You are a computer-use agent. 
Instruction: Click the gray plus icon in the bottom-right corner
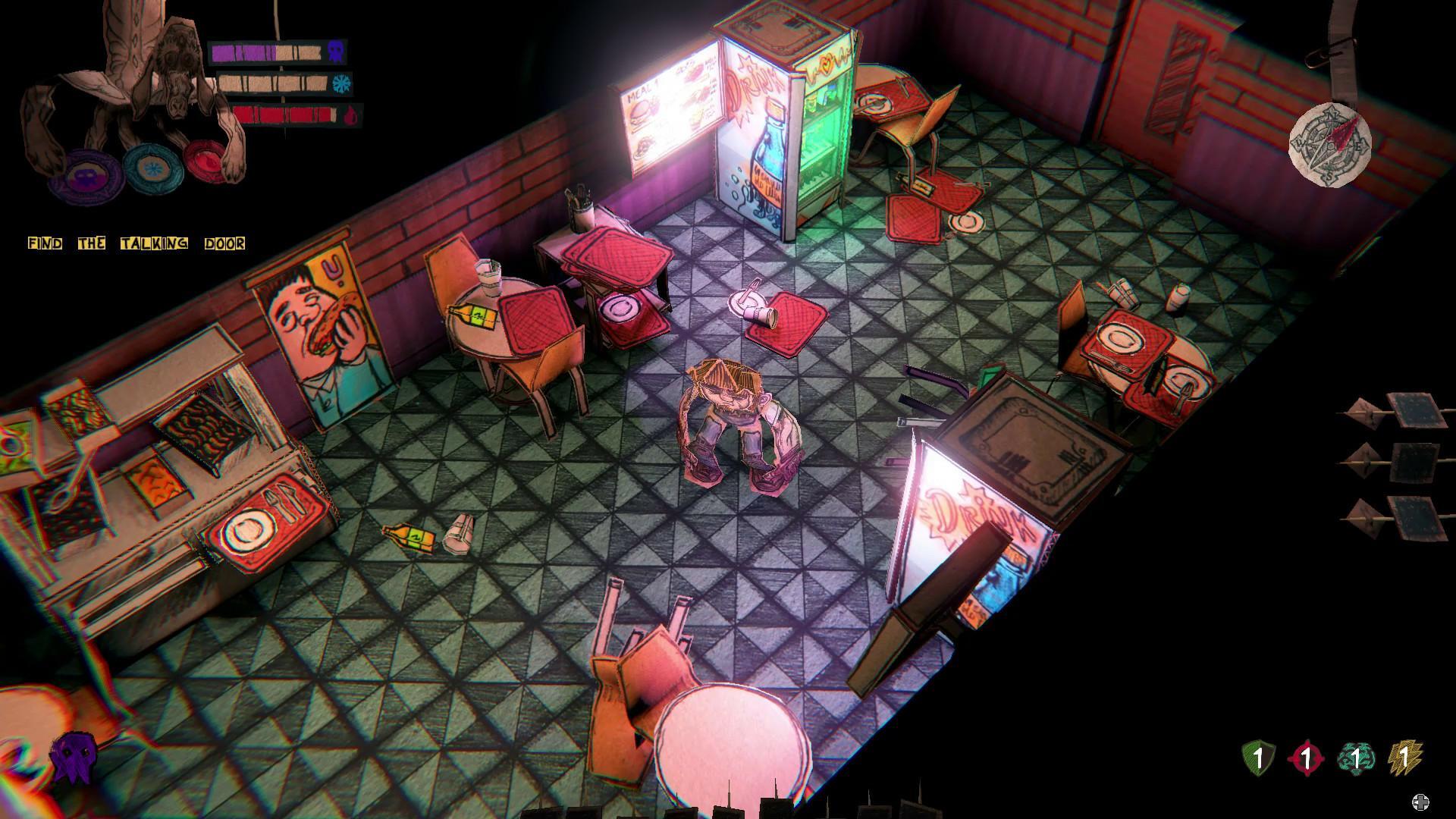(x=1420, y=802)
